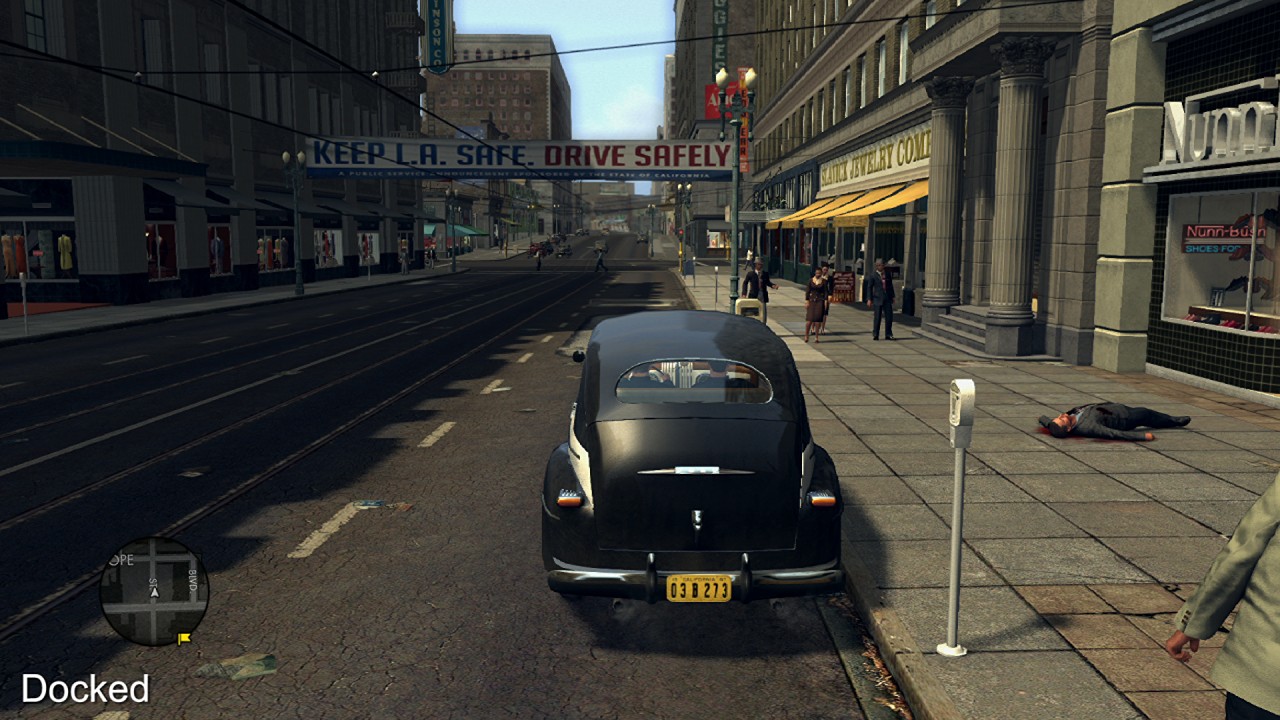Select the yellow flag marker on the minimap
The image size is (1280, 720).
(184, 637)
